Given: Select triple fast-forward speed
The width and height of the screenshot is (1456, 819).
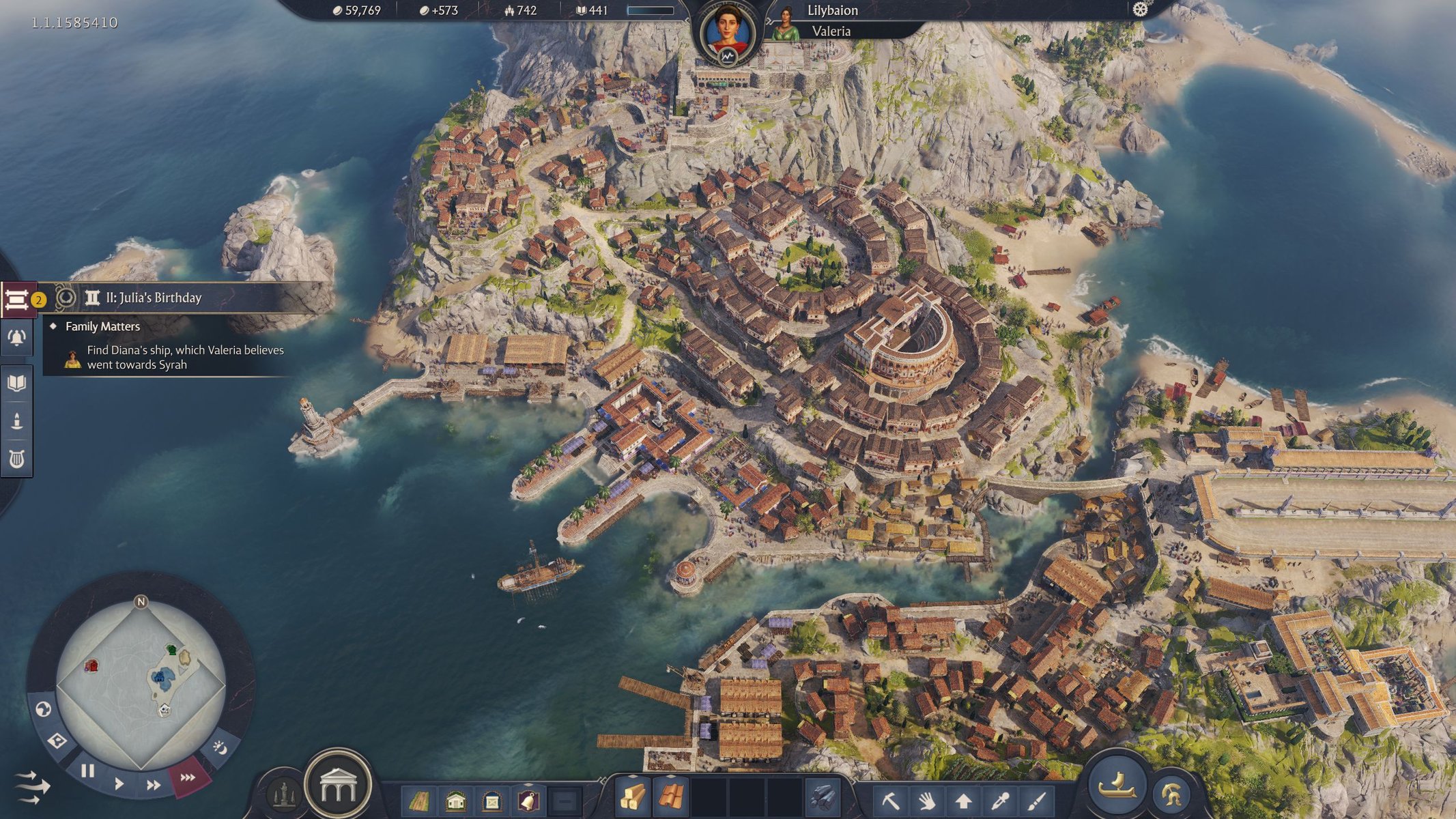Looking at the screenshot, I should [x=188, y=777].
